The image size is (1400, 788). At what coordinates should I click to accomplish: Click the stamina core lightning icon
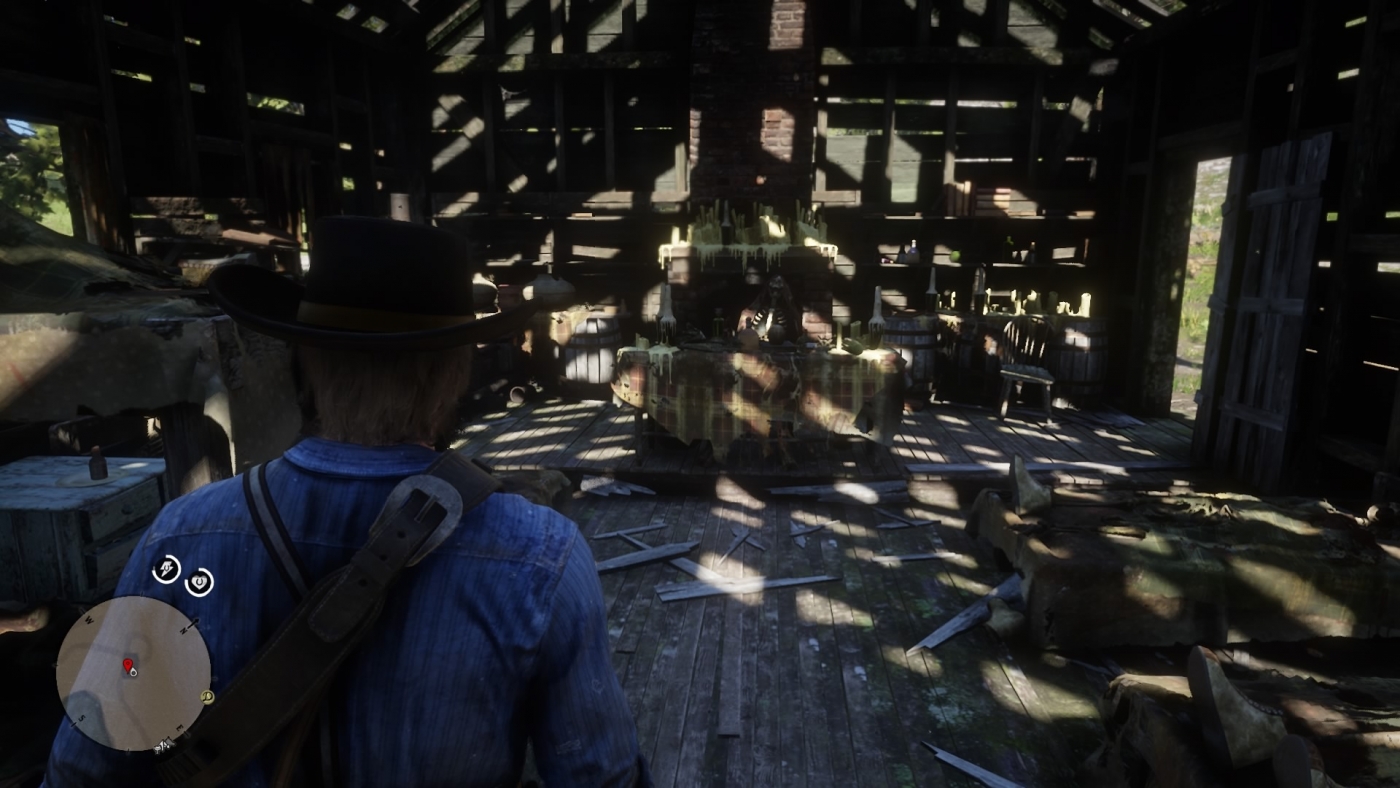pos(167,569)
